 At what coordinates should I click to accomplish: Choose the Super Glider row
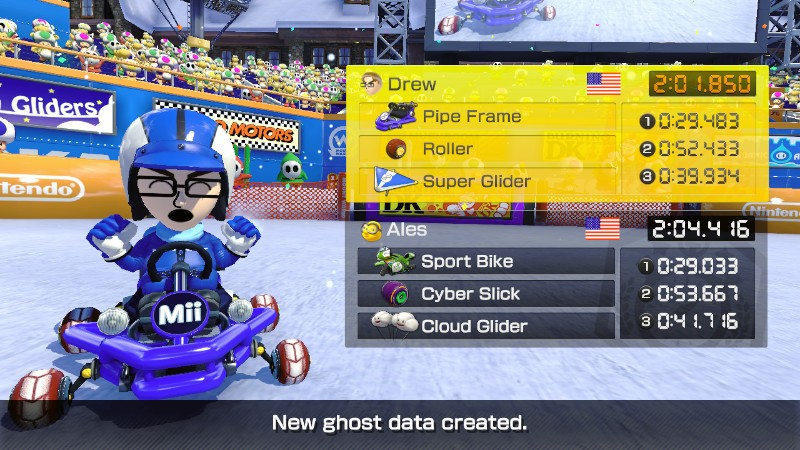[487, 181]
